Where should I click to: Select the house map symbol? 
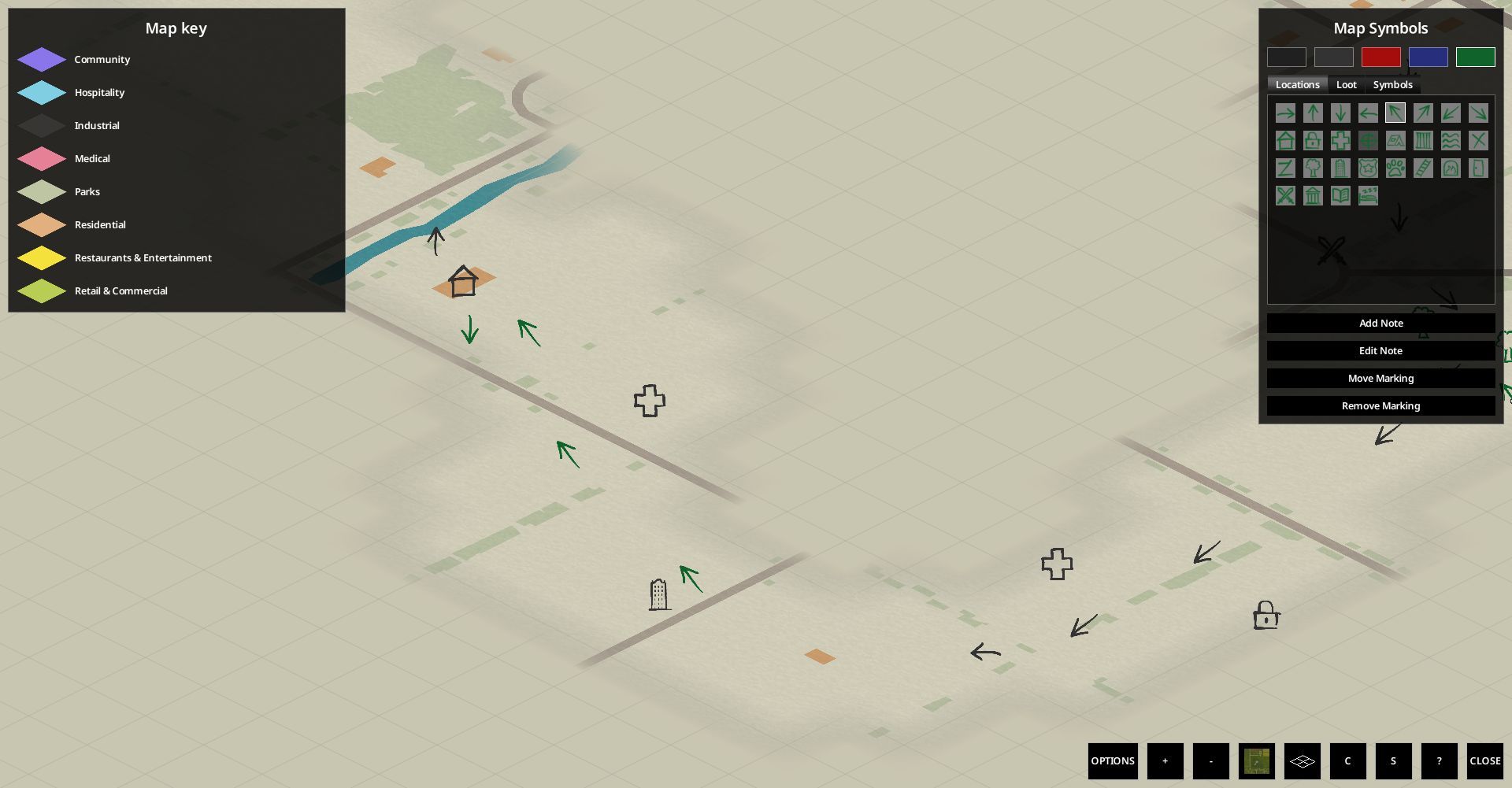click(1286, 140)
